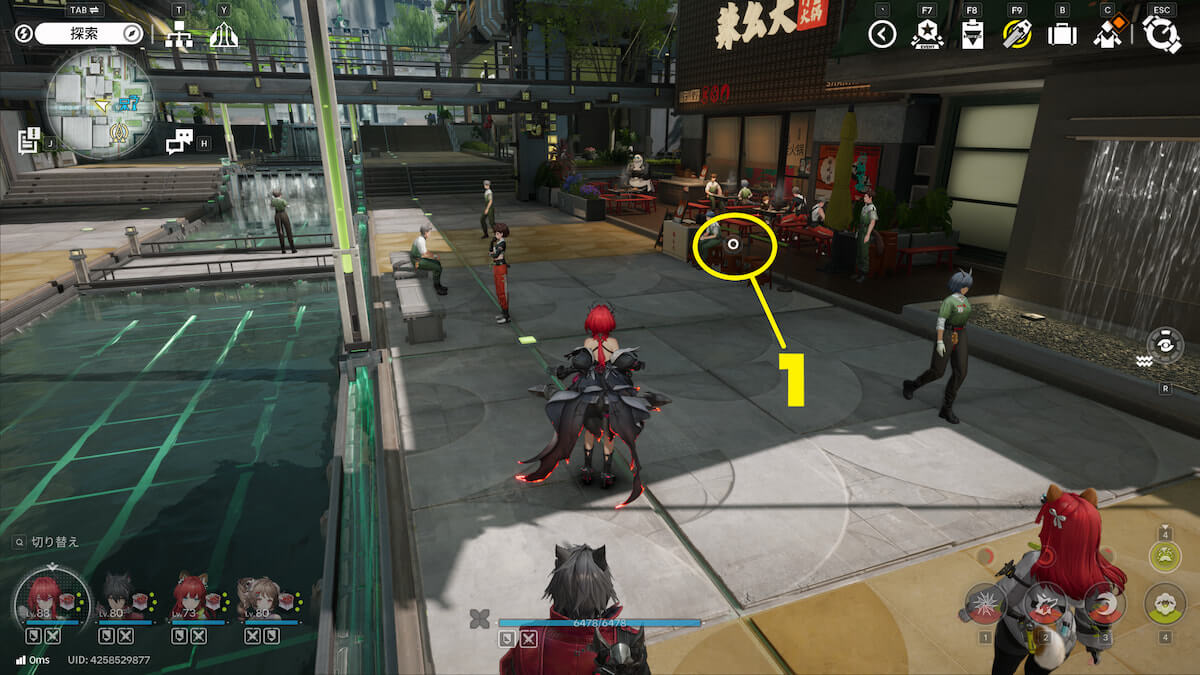The width and height of the screenshot is (1200, 675).
Task: Toggle the eye vision mode icon
Action: point(1165,346)
